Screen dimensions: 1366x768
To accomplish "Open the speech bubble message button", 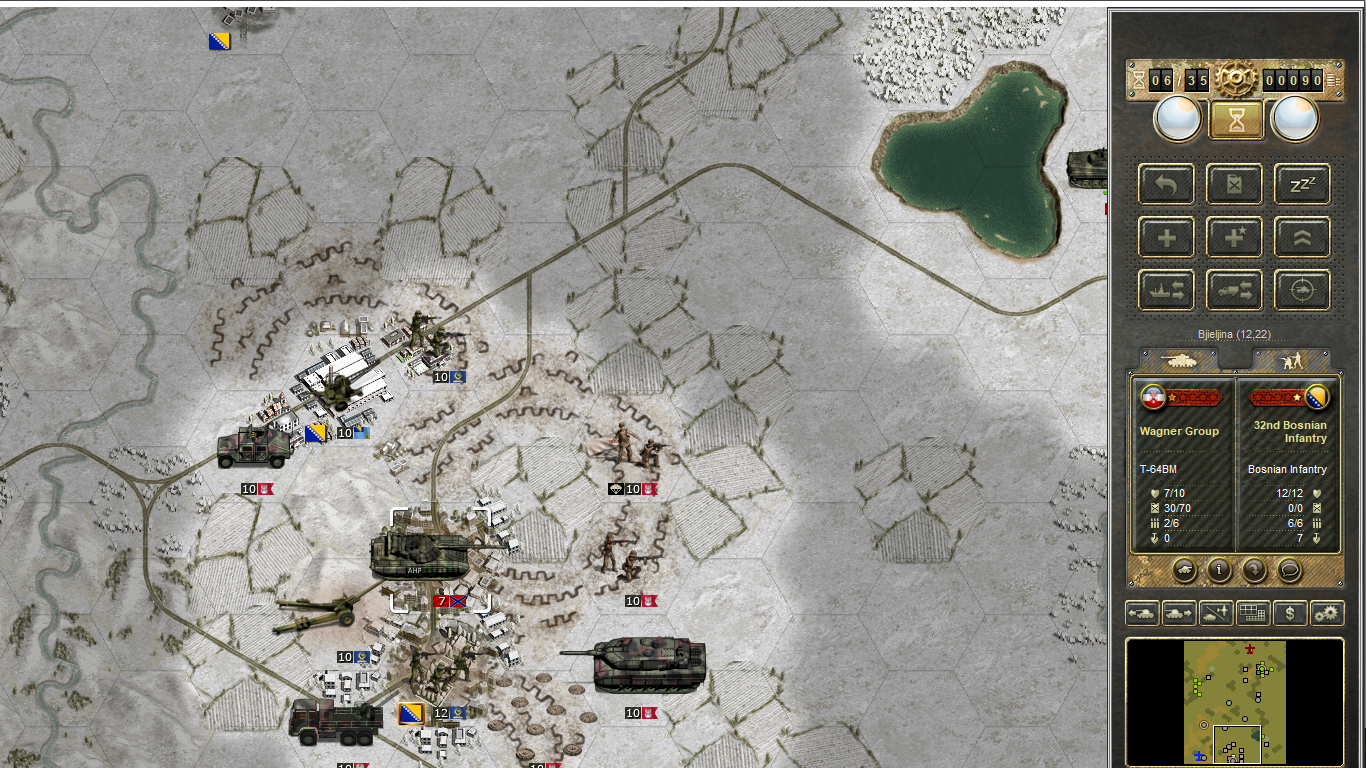I will [1290, 570].
